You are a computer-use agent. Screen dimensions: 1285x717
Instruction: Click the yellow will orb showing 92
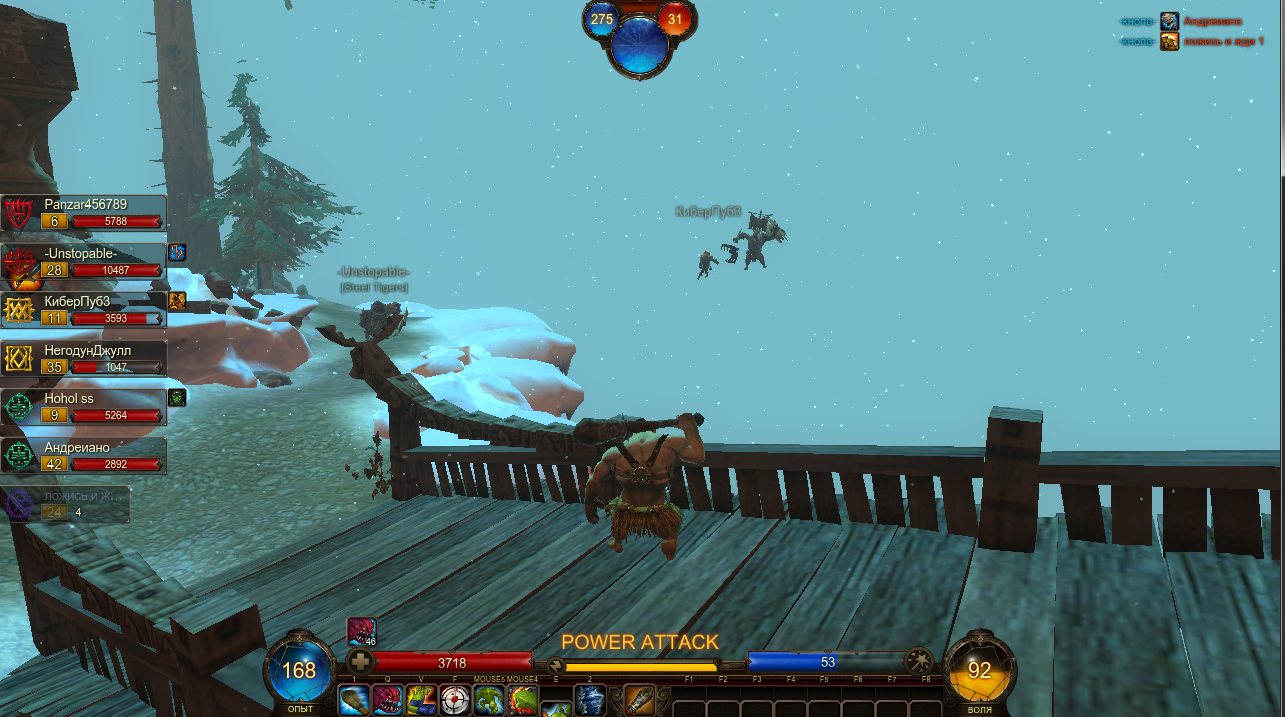point(979,670)
